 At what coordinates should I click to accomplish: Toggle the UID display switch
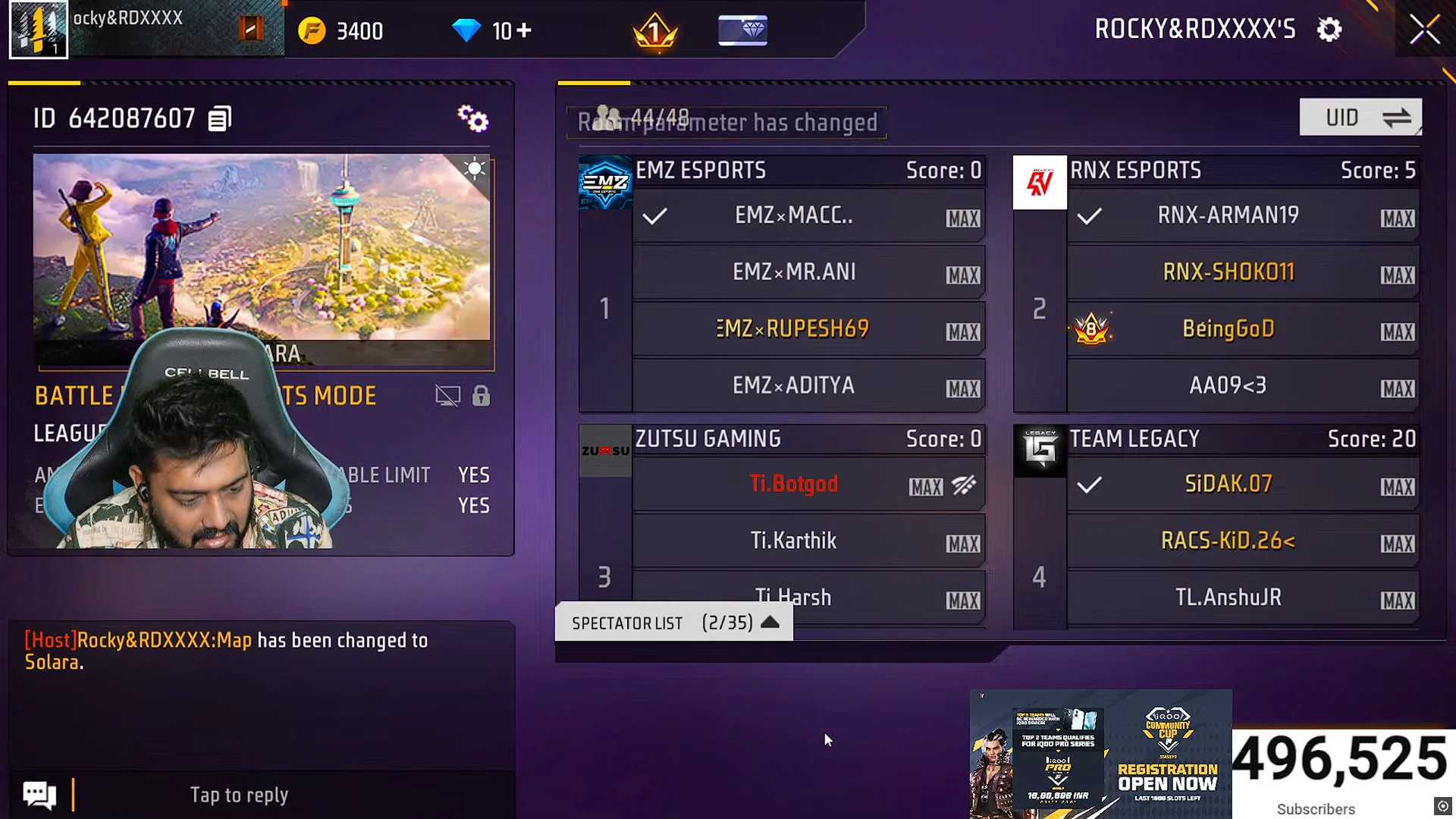click(1360, 117)
